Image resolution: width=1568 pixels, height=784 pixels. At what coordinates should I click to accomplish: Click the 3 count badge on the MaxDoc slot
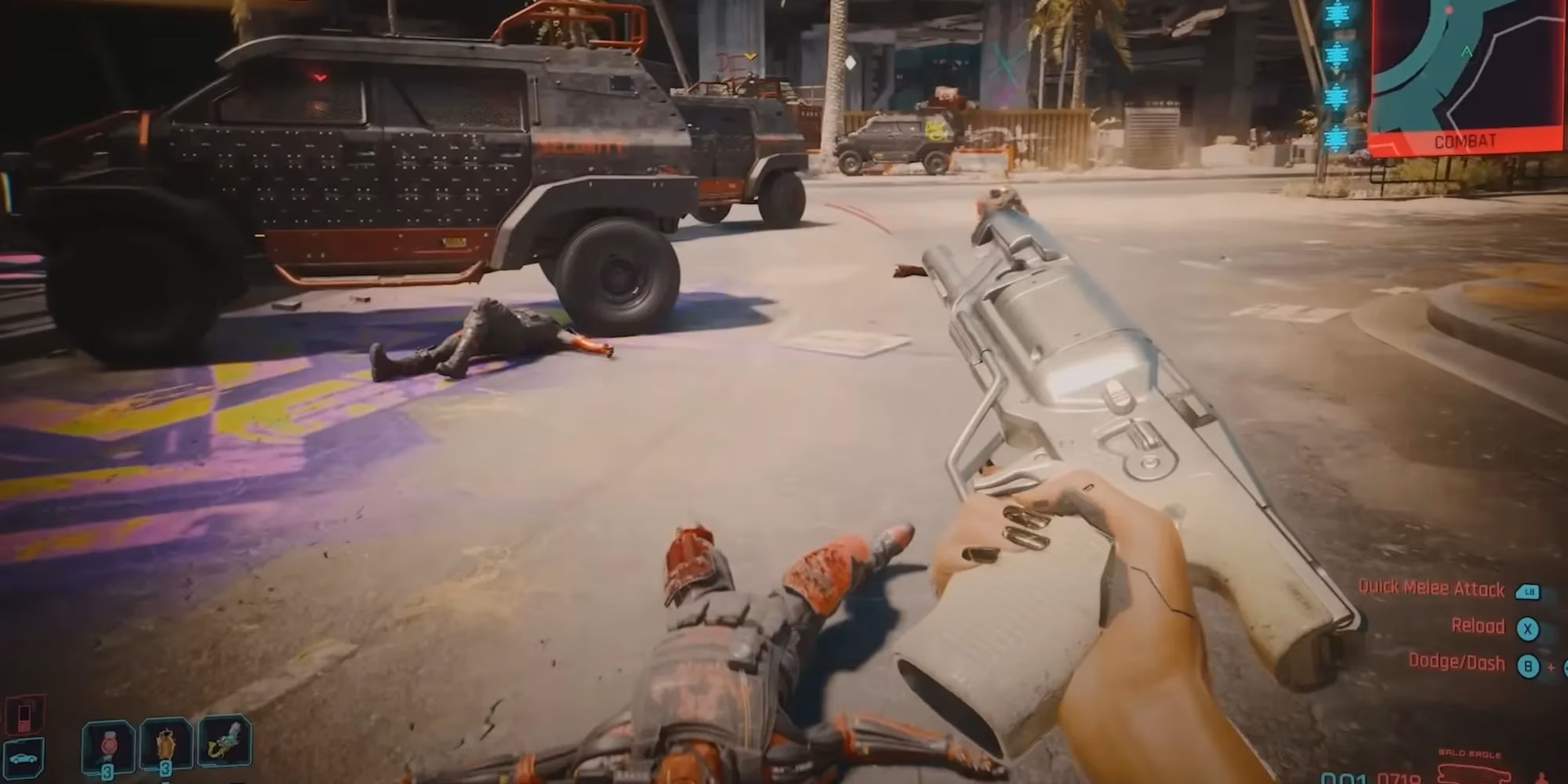(x=107, y=774)
